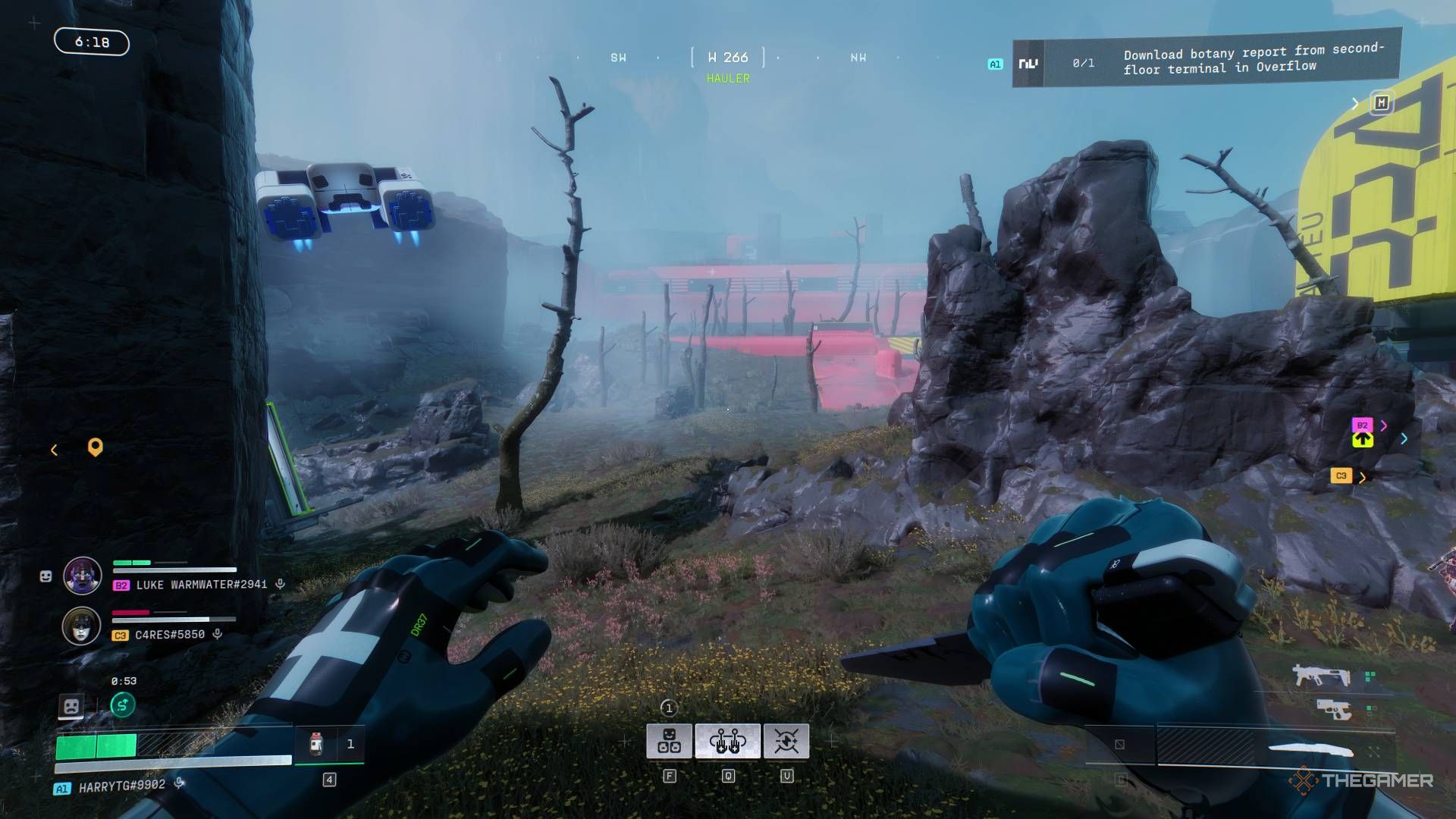Select the primary submachine gun icon
Viewport: 1456px width, 819px height.
pos(1321,674)
